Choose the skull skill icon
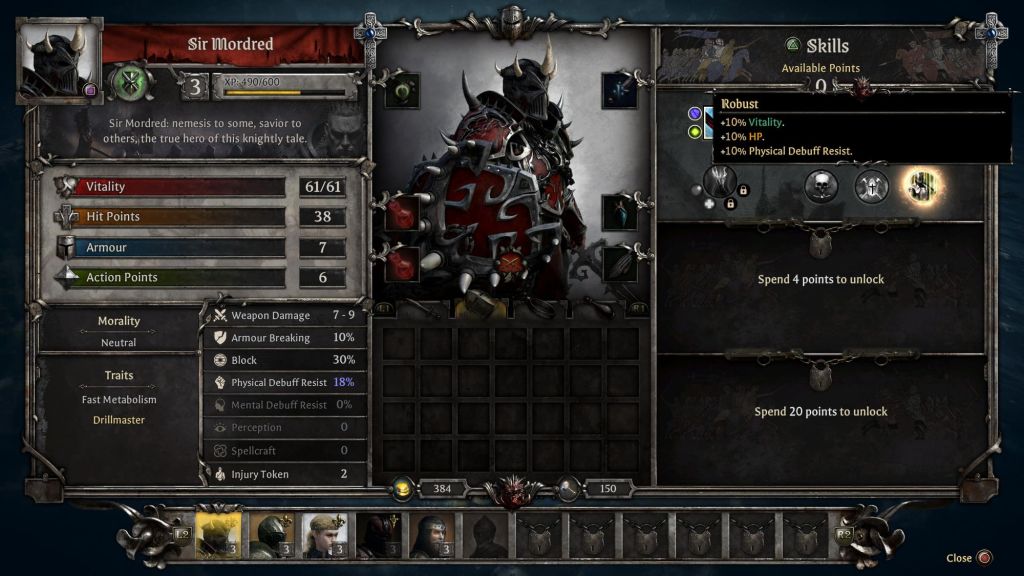 821,186
